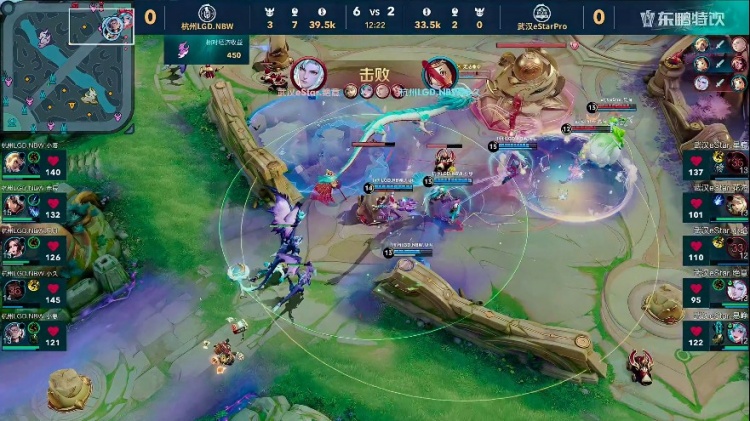Select LGD.NBW player panel showing 145
This screenshot has height=421, width=750.
[32, 292]
